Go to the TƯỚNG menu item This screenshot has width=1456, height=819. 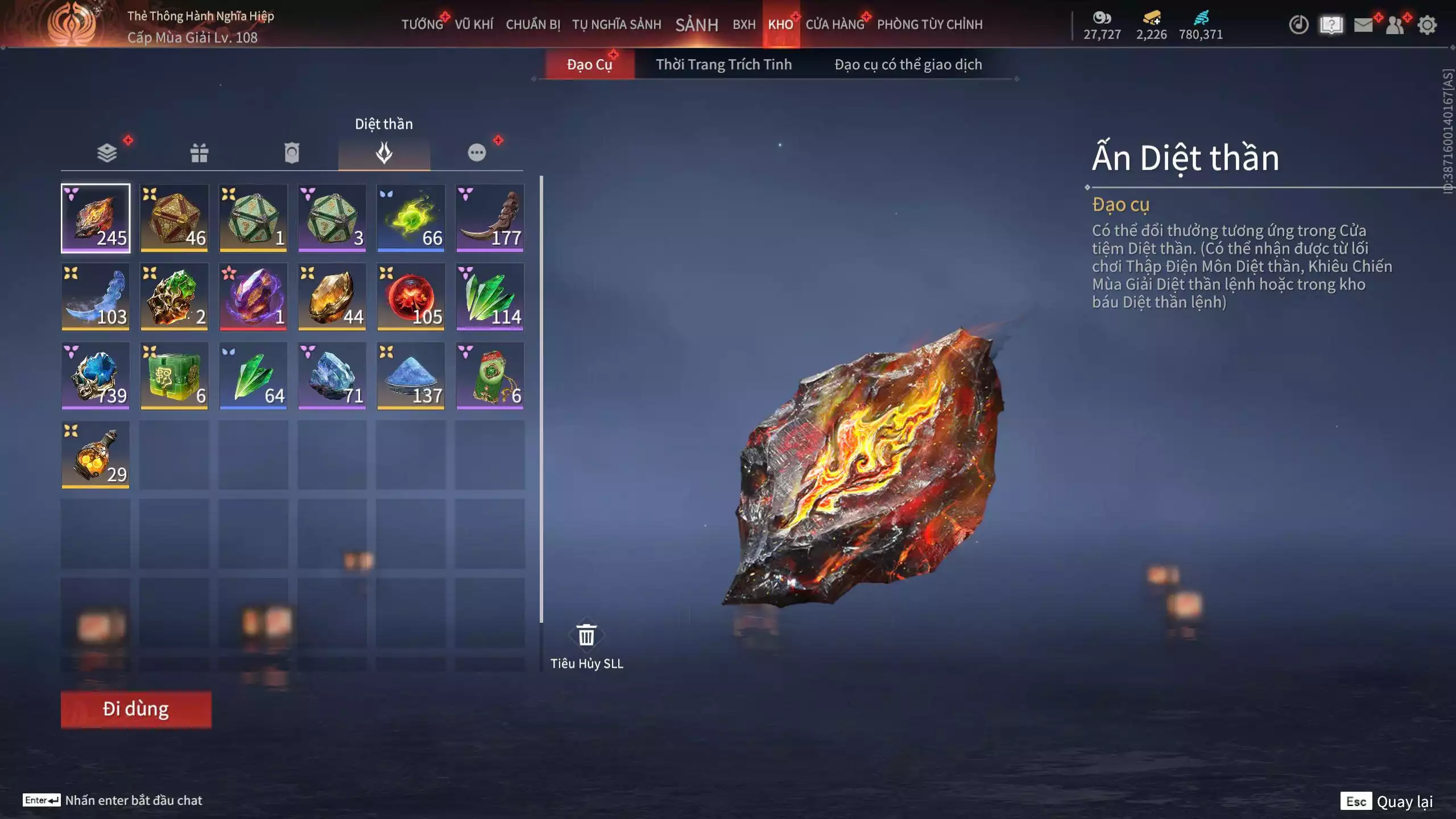pyautogui.click(x=421, y=25)
